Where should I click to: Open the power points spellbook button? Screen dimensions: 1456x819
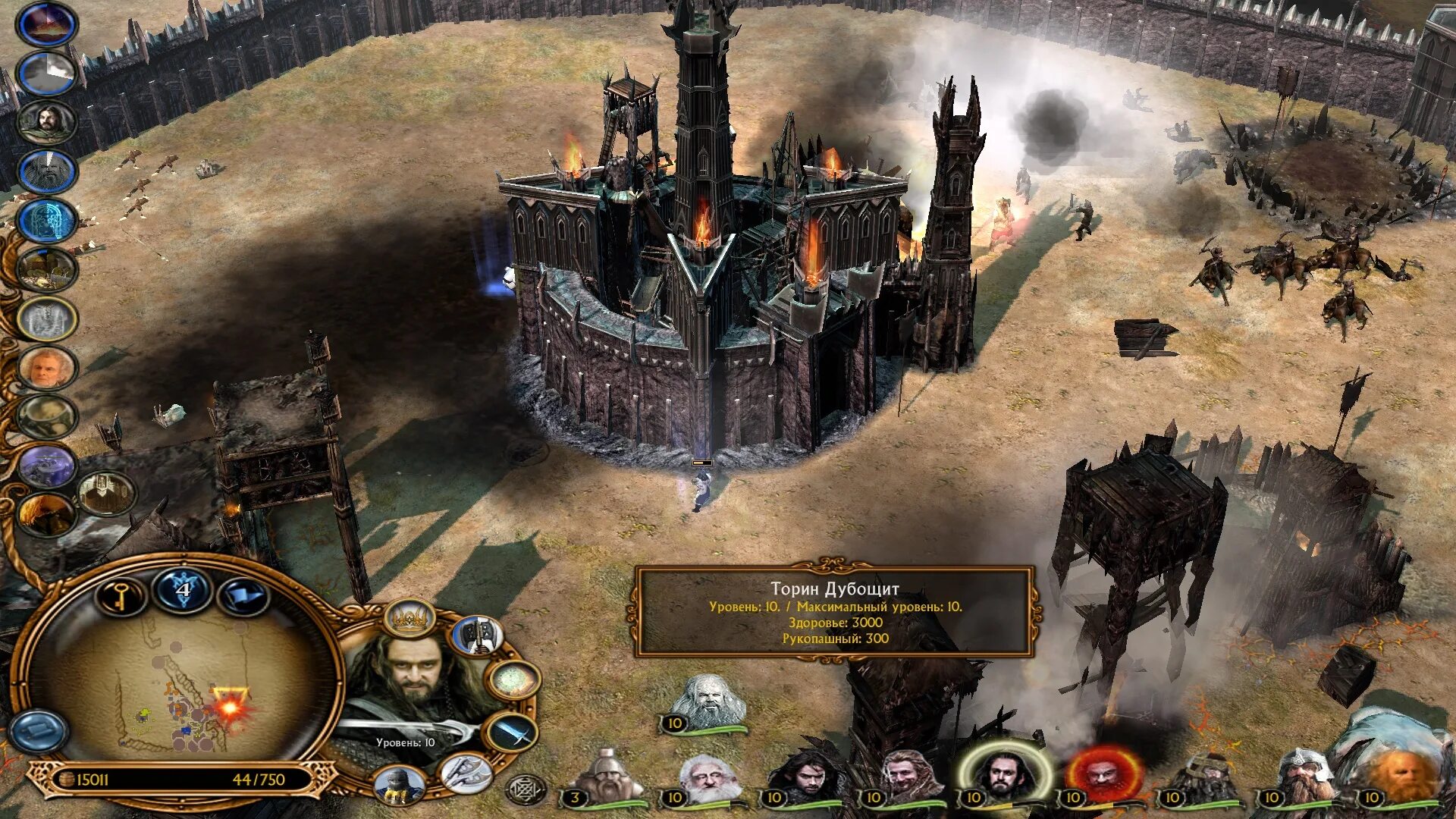183,591
